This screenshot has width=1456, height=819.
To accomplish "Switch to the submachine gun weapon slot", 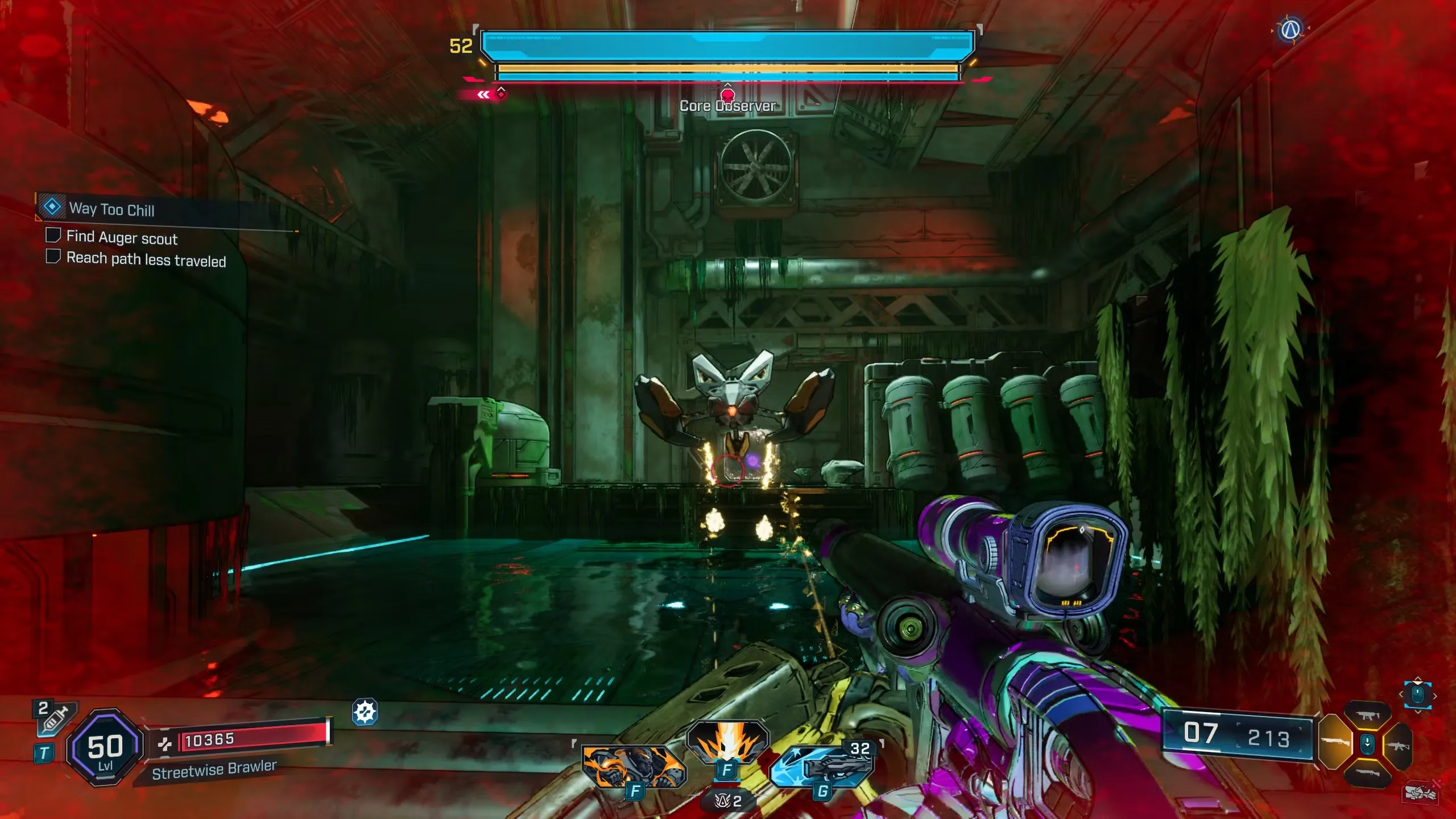I will point(1367,715).
